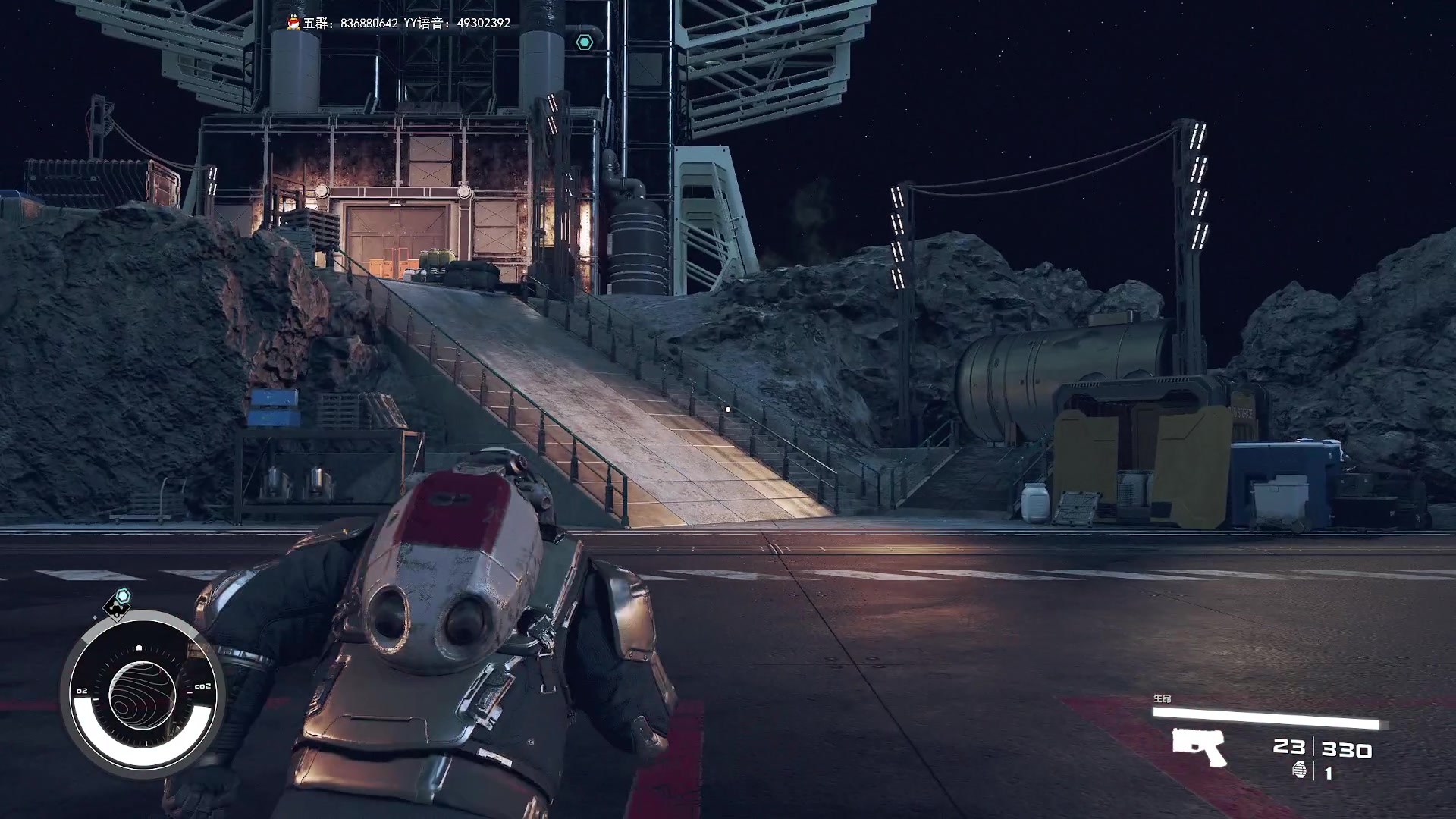Click the circular planet compass gauge

pyautogui.click(x=142, y=693)
